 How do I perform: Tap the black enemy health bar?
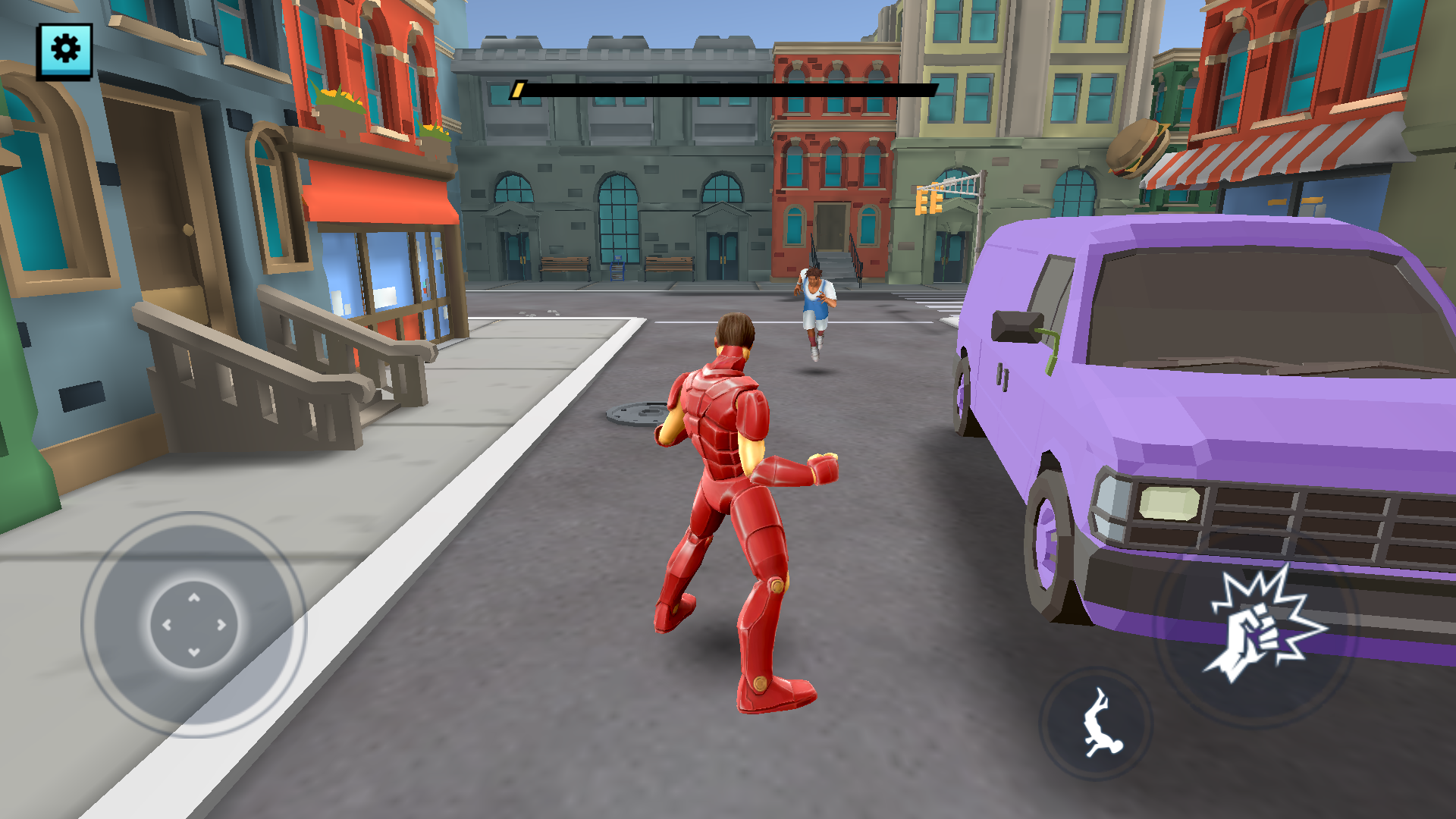coord(728,90)
